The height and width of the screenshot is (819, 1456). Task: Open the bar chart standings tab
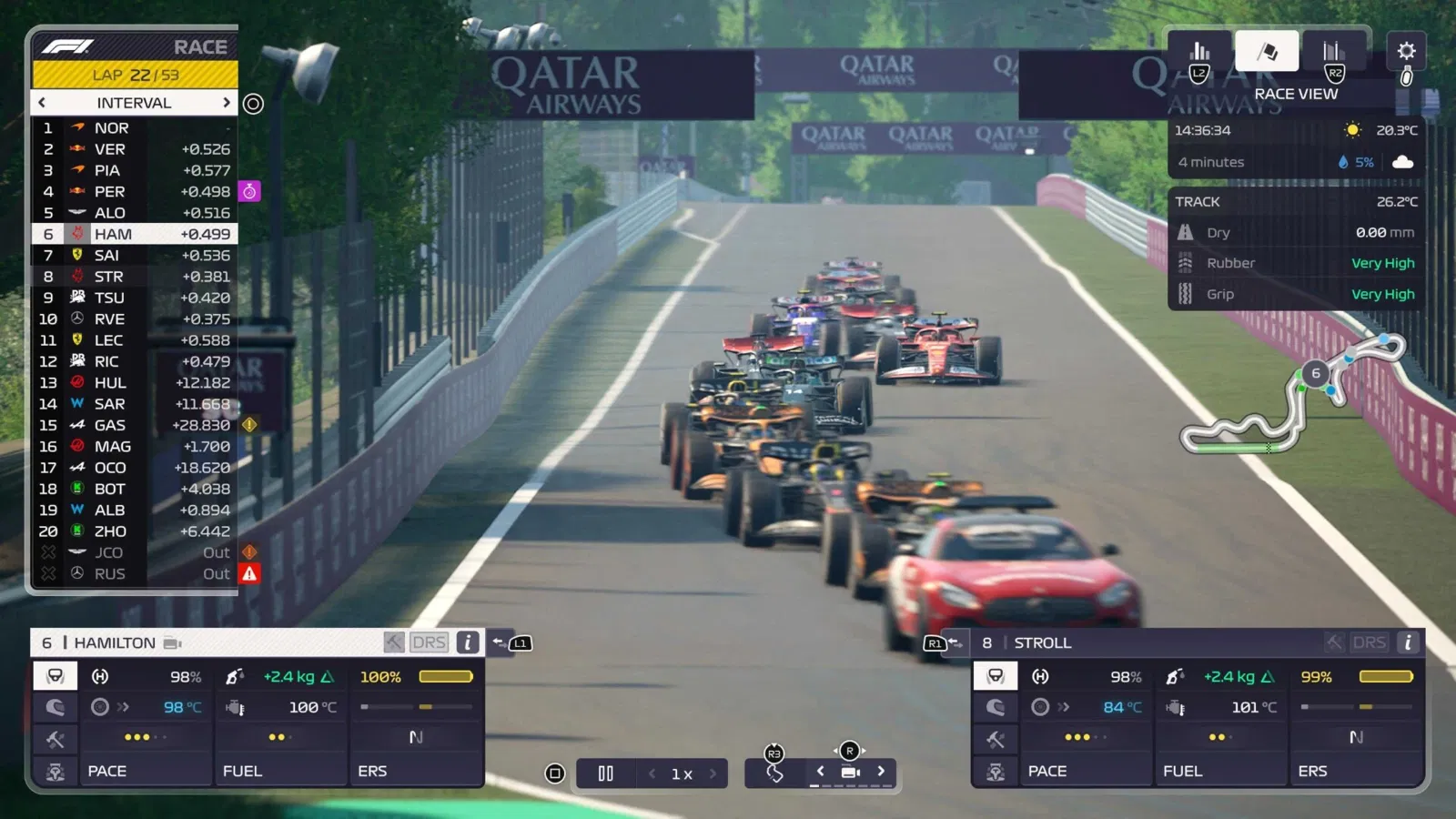tap(1200, 51)
